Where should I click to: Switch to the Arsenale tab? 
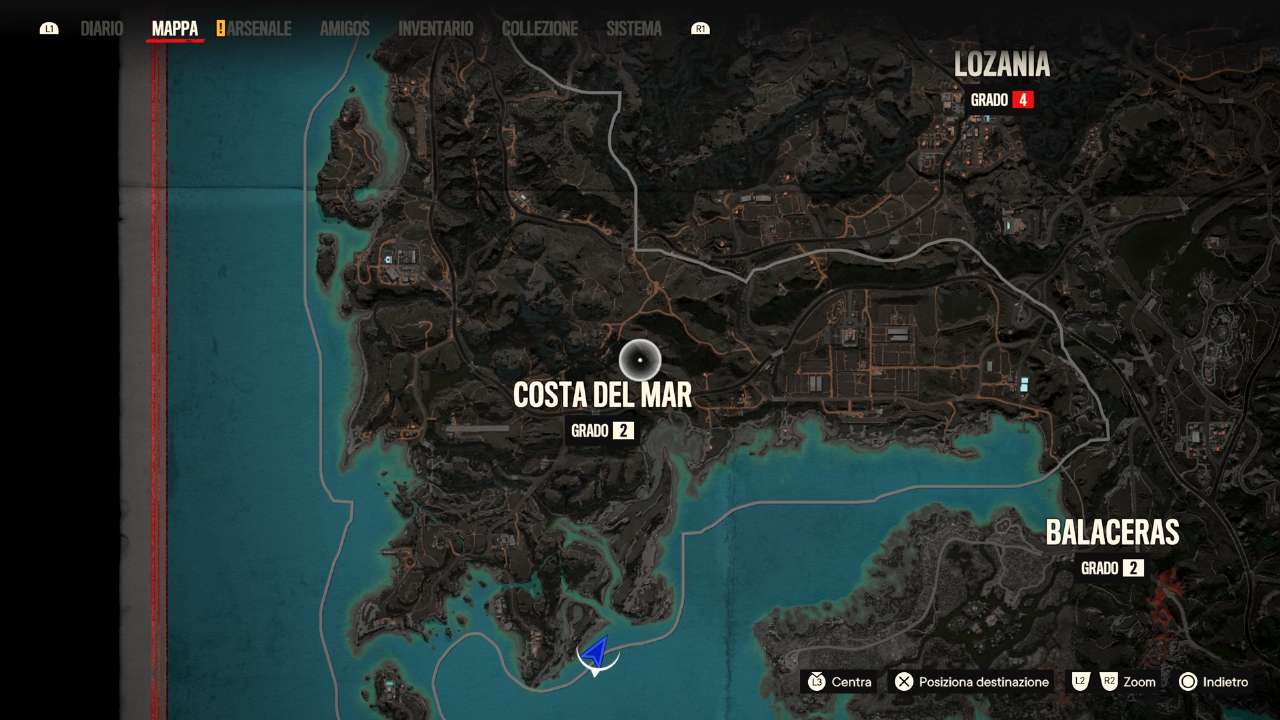[x=259, y=29]
